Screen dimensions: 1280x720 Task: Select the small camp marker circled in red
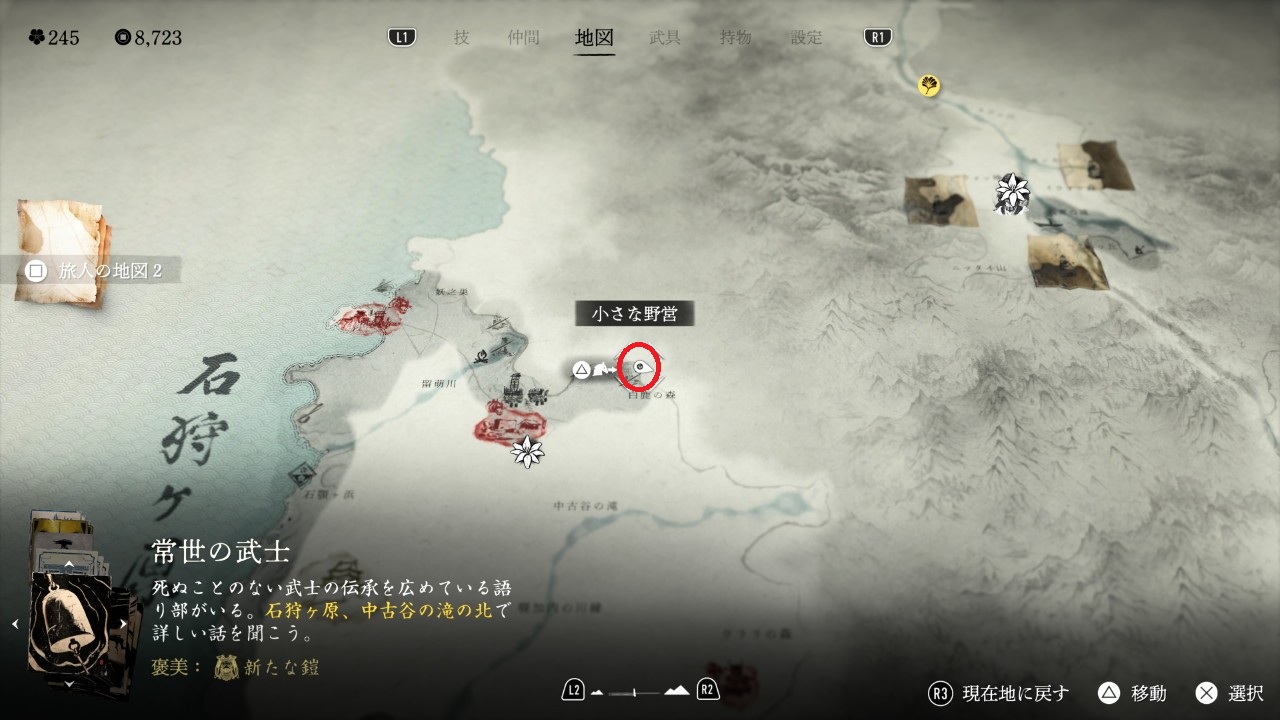point(640,370)
